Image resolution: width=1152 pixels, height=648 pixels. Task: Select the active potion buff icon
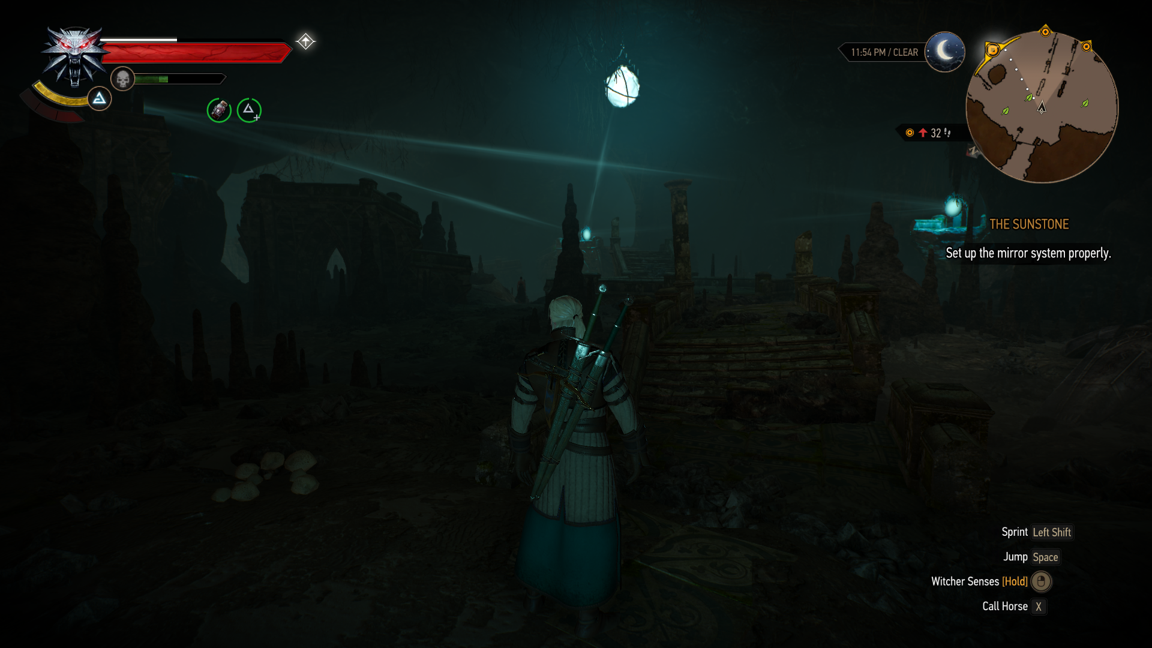(x=219, y=110)
